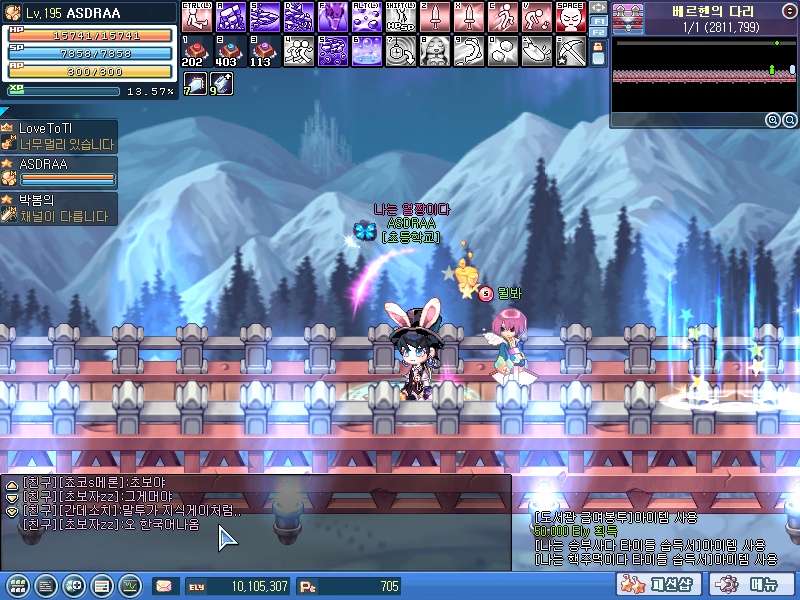The height and width of the screenshot is (600, 800).
Task: Use the potion with count 113
Action: click(x=263, y=50)
